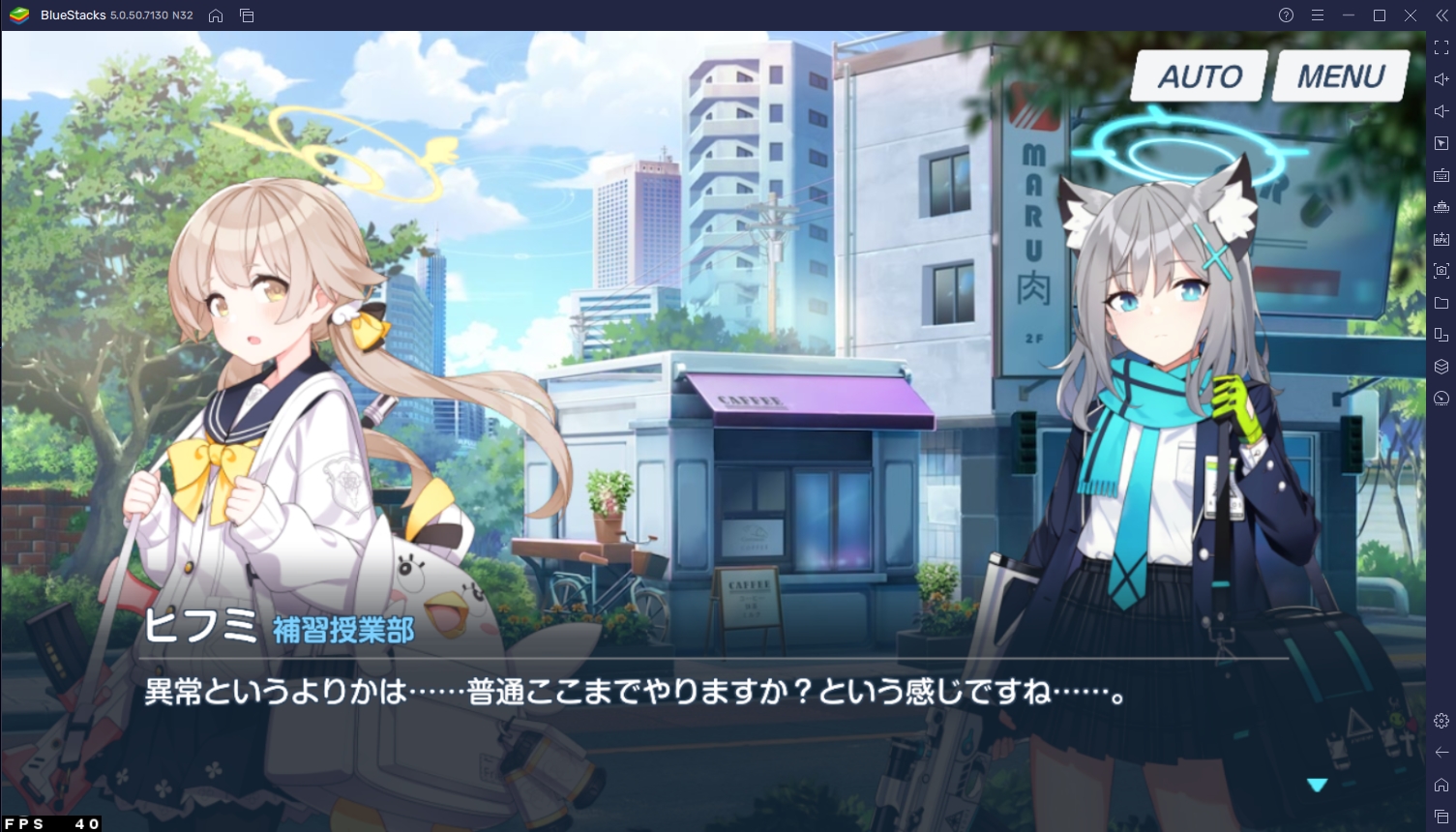The image size is (1456, 832).
Task: Open help via the question mark button
Action: click(1285, 15)
